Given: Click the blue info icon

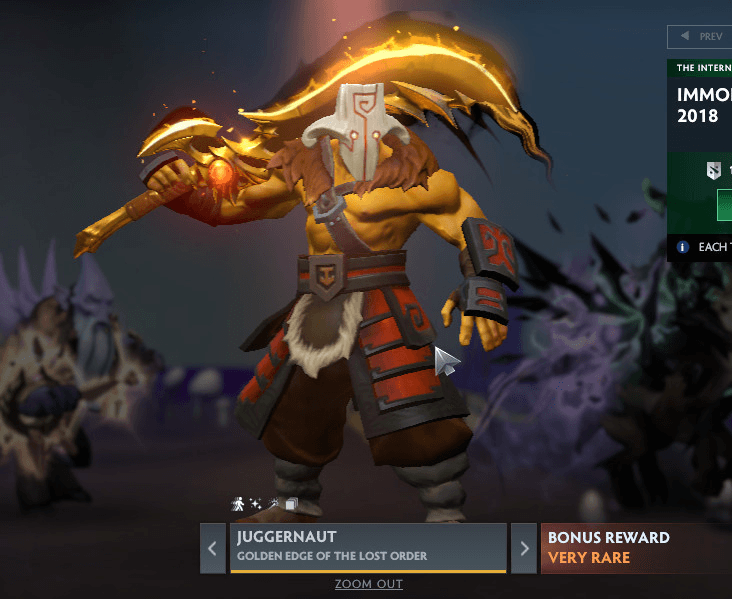Looking at the screenshot, I should (x=683, y=246).
